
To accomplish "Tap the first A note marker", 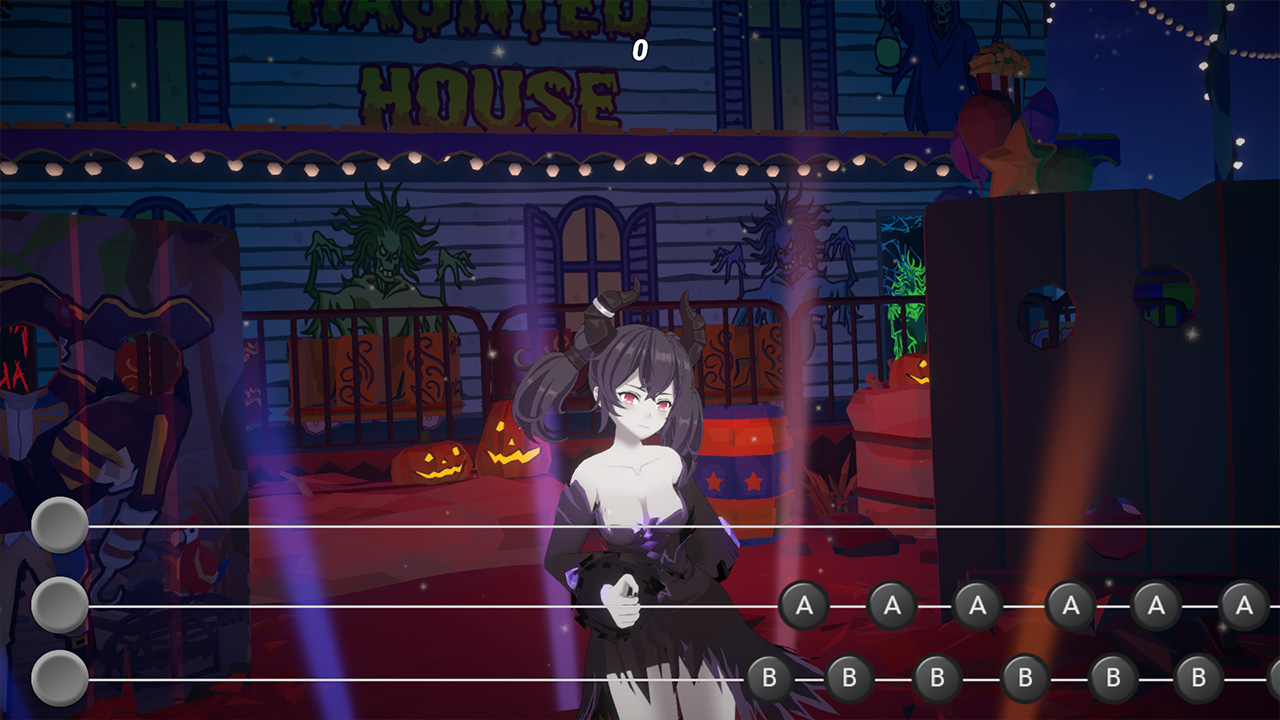I will 805,604.
